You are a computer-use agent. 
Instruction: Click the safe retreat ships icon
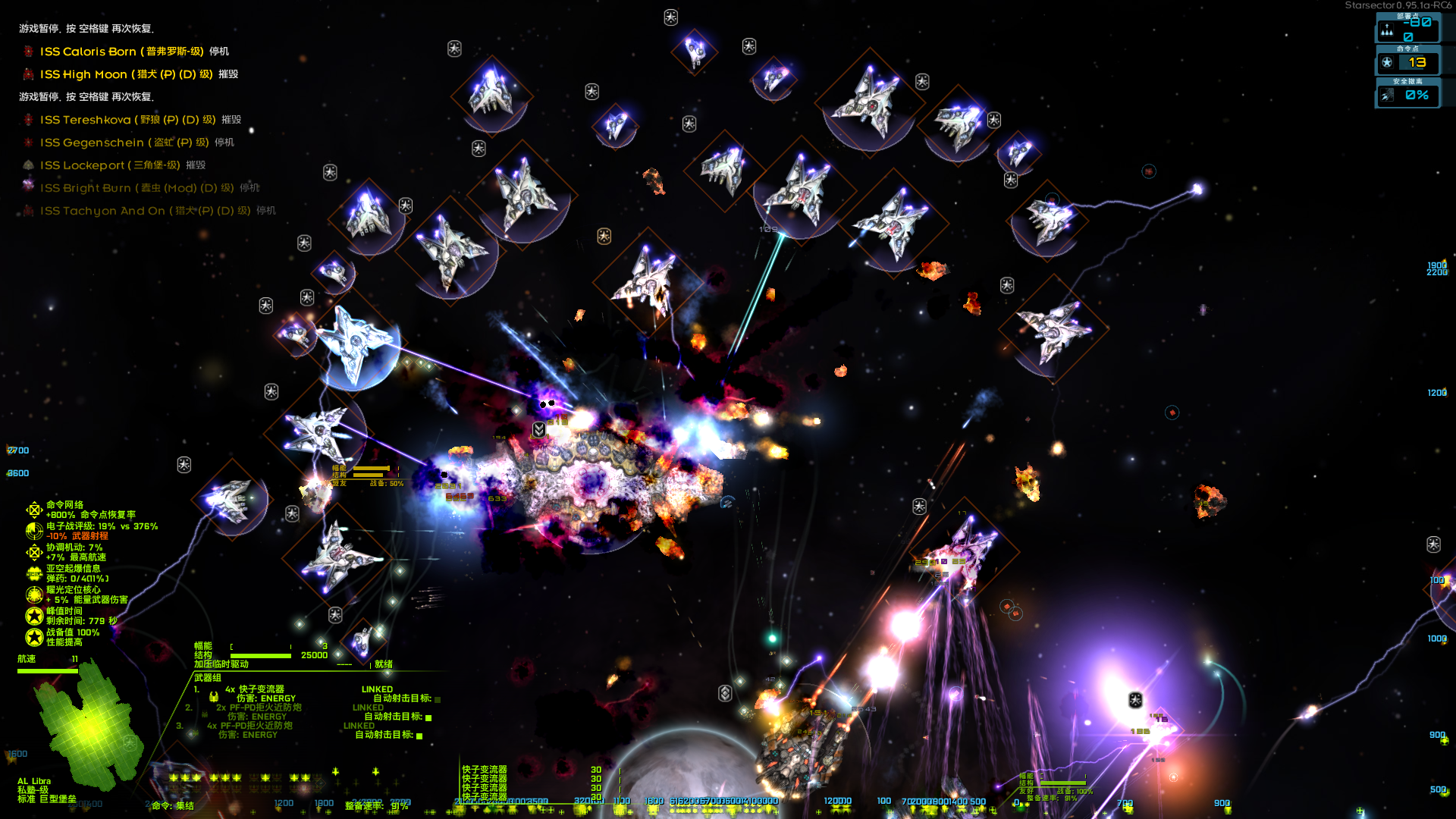(x=1387, y=96)
